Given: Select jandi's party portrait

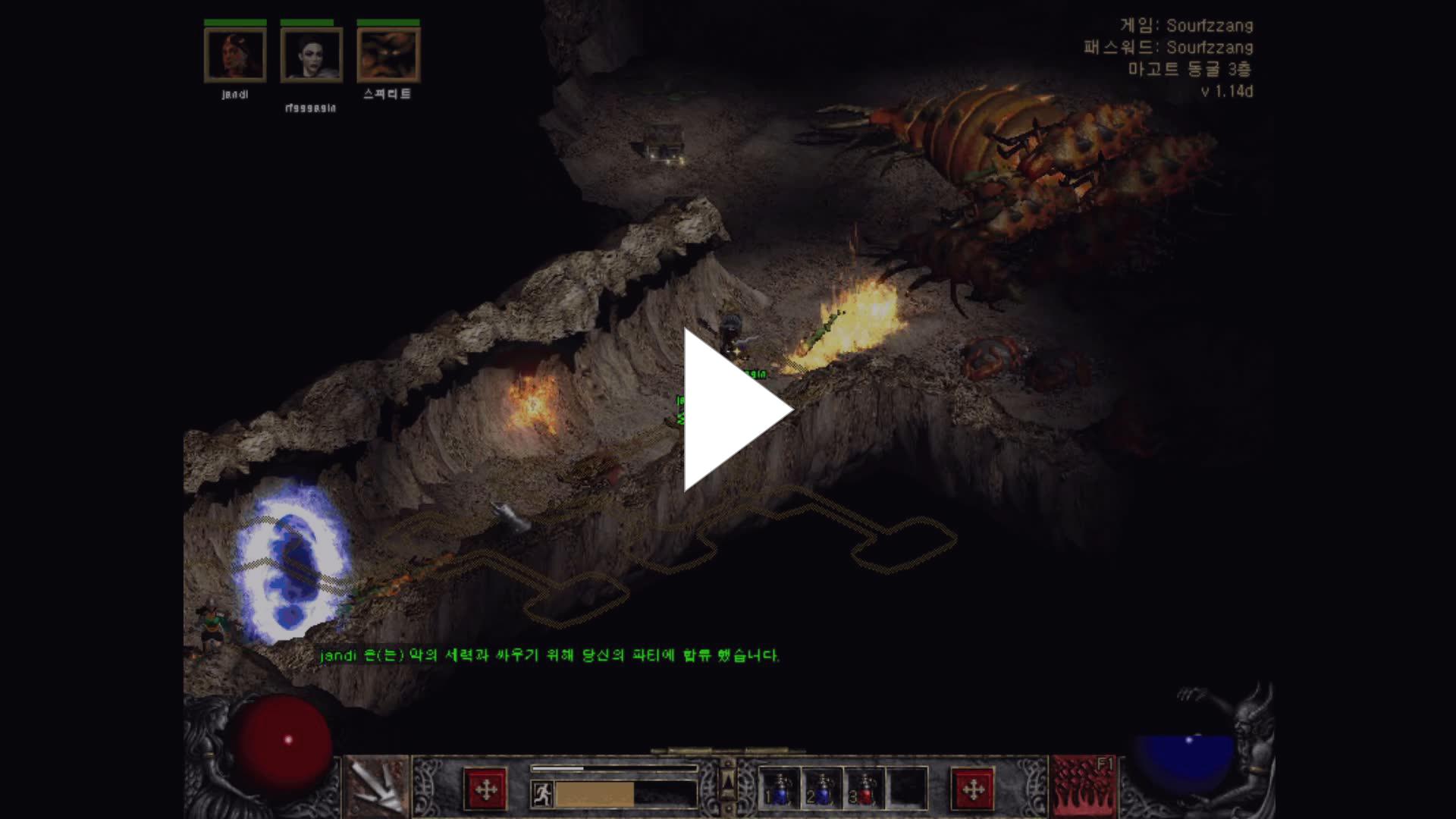Looking at the screenshot, I should pos(235,55).
